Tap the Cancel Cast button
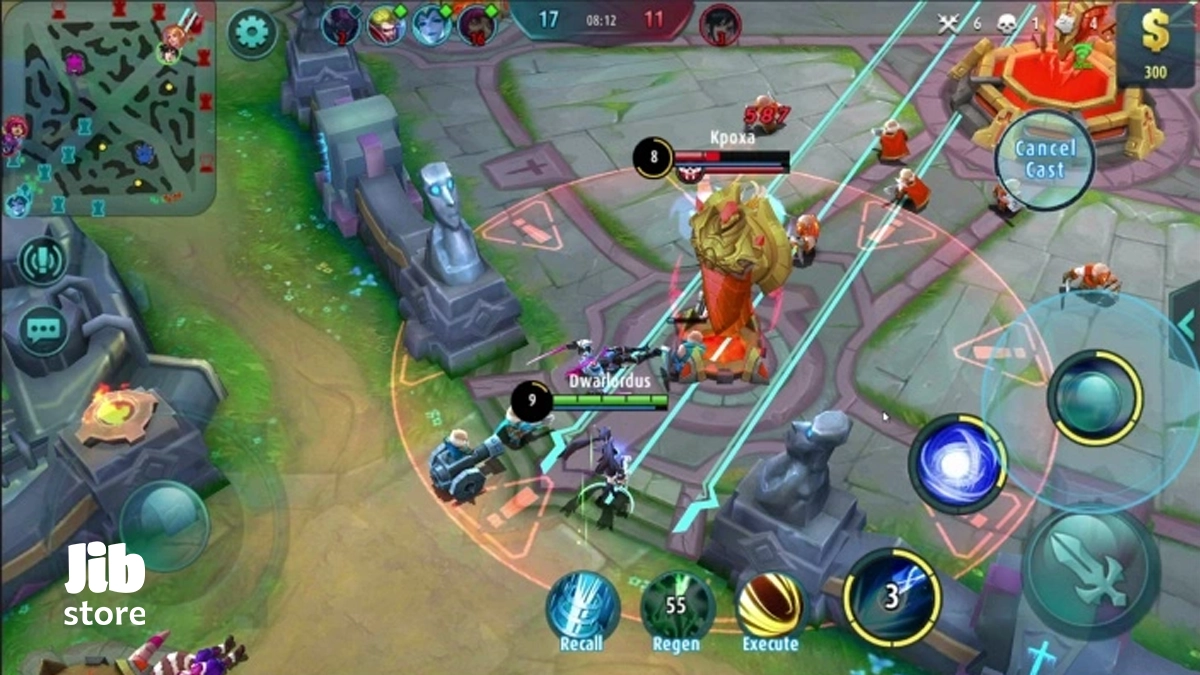 (1044, 160)
